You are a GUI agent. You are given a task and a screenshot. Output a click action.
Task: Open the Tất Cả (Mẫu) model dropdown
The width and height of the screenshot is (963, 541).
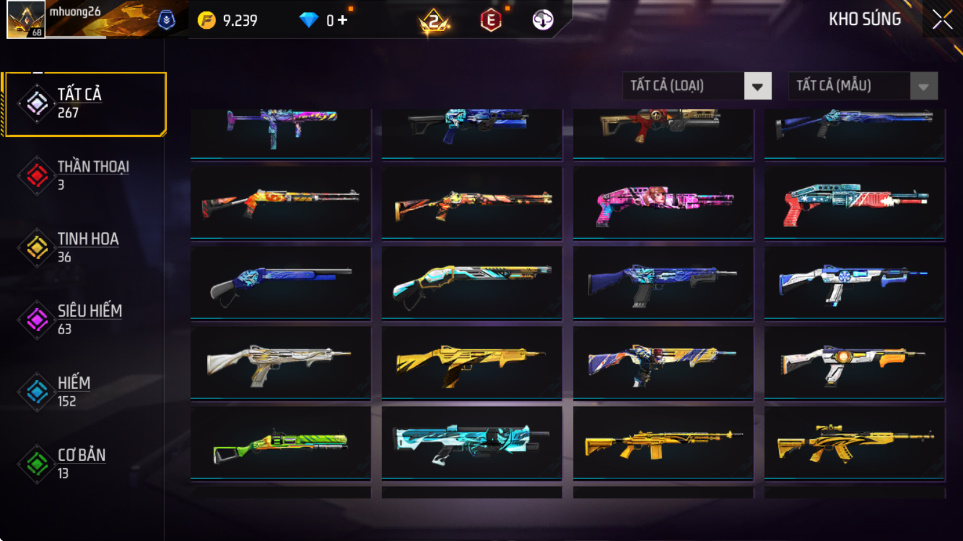click(x=863, y=86)
